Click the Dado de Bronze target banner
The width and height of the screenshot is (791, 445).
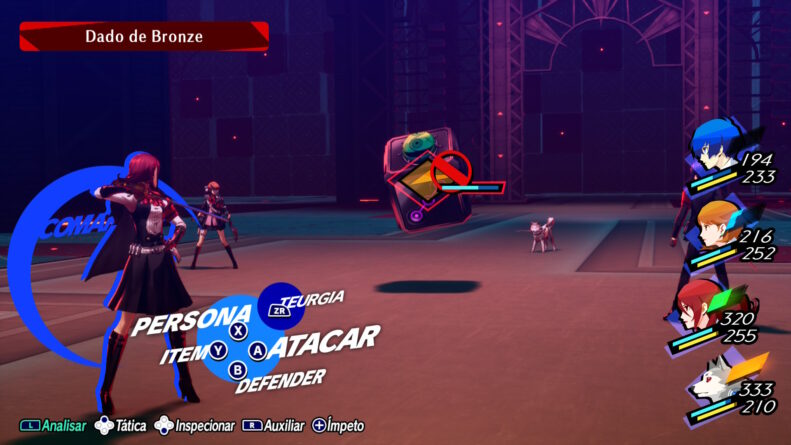tap(144, 37)
